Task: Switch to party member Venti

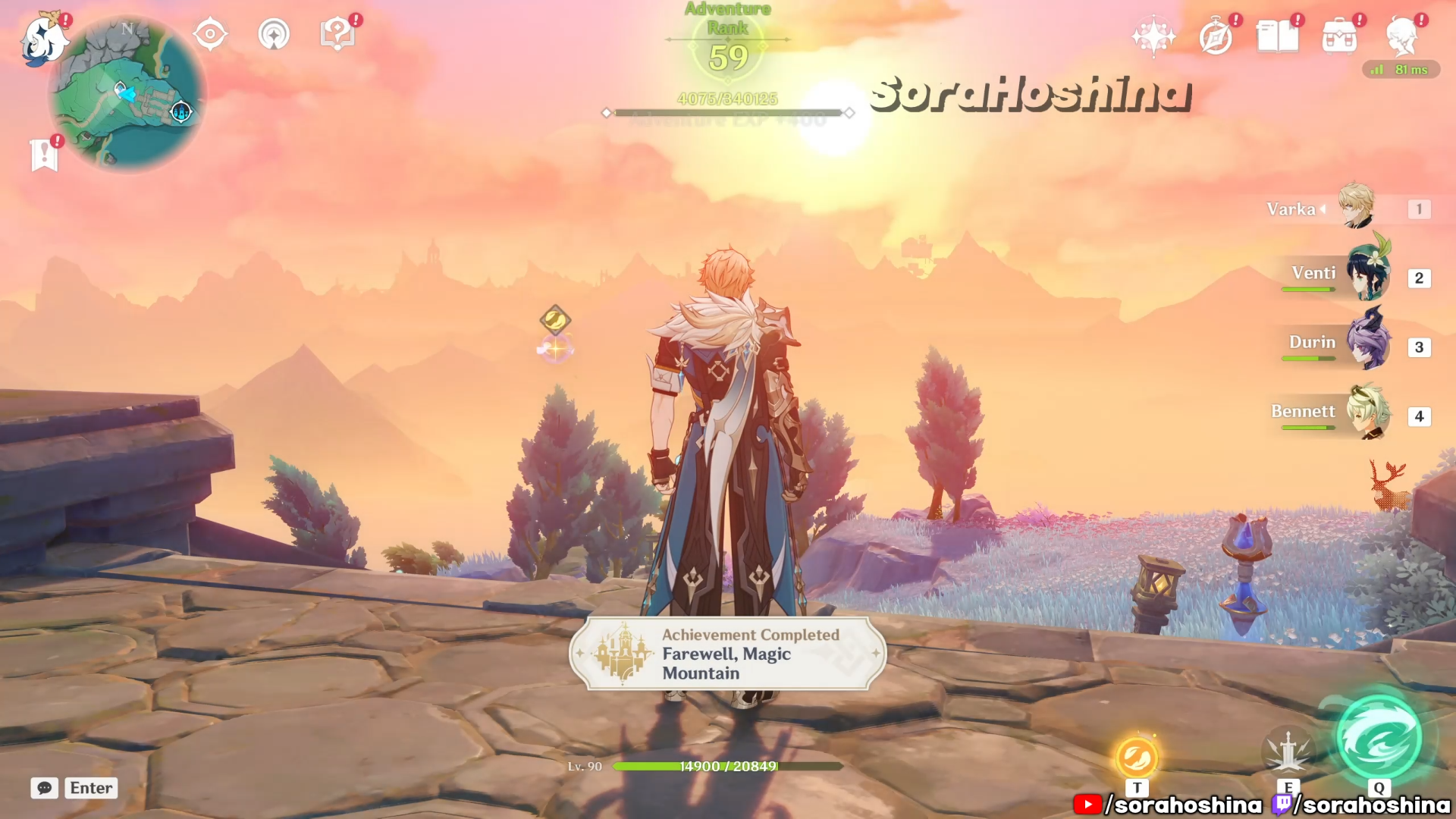Action: point(1368,275)
